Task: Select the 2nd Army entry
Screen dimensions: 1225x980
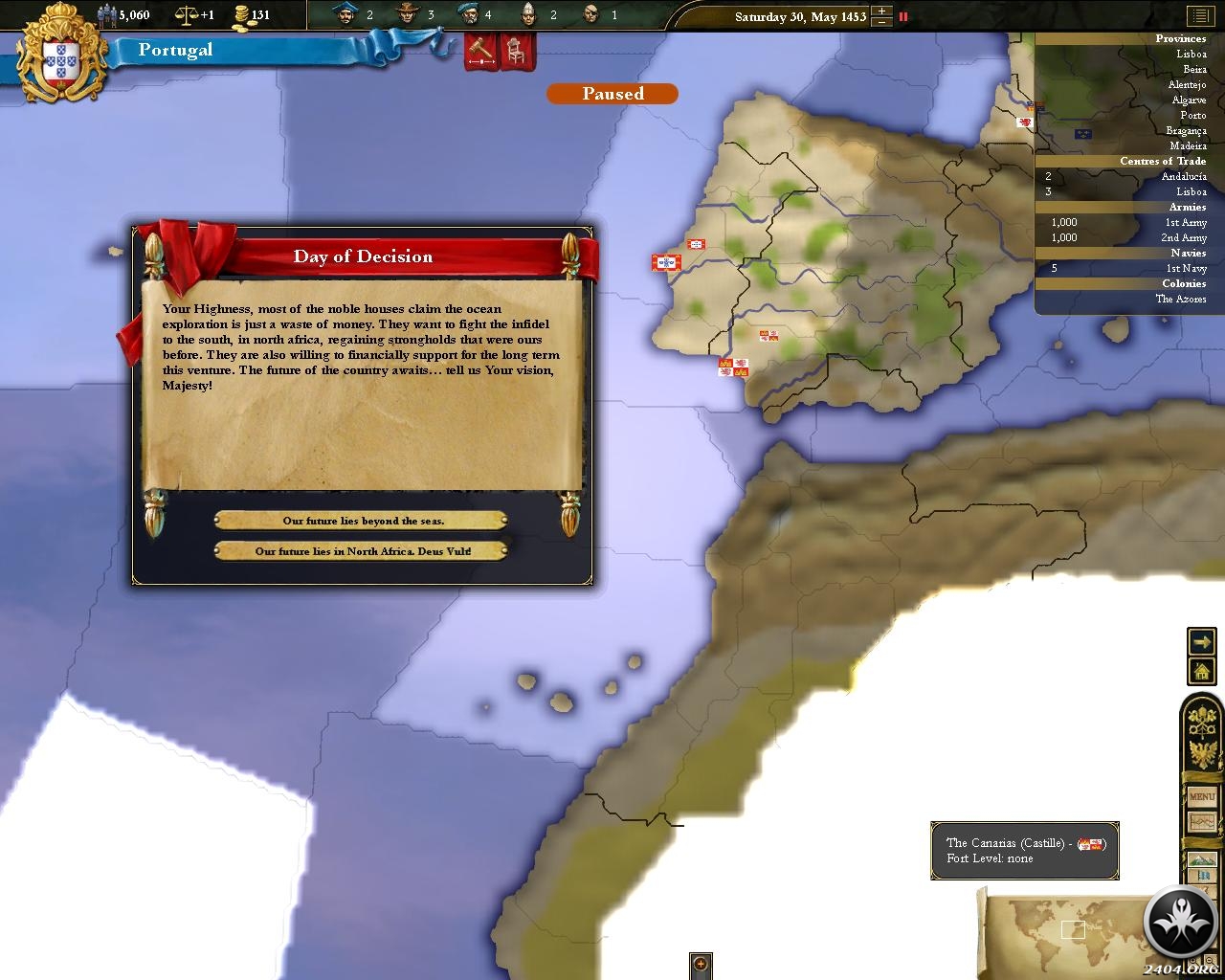Action: point(1184,238)
